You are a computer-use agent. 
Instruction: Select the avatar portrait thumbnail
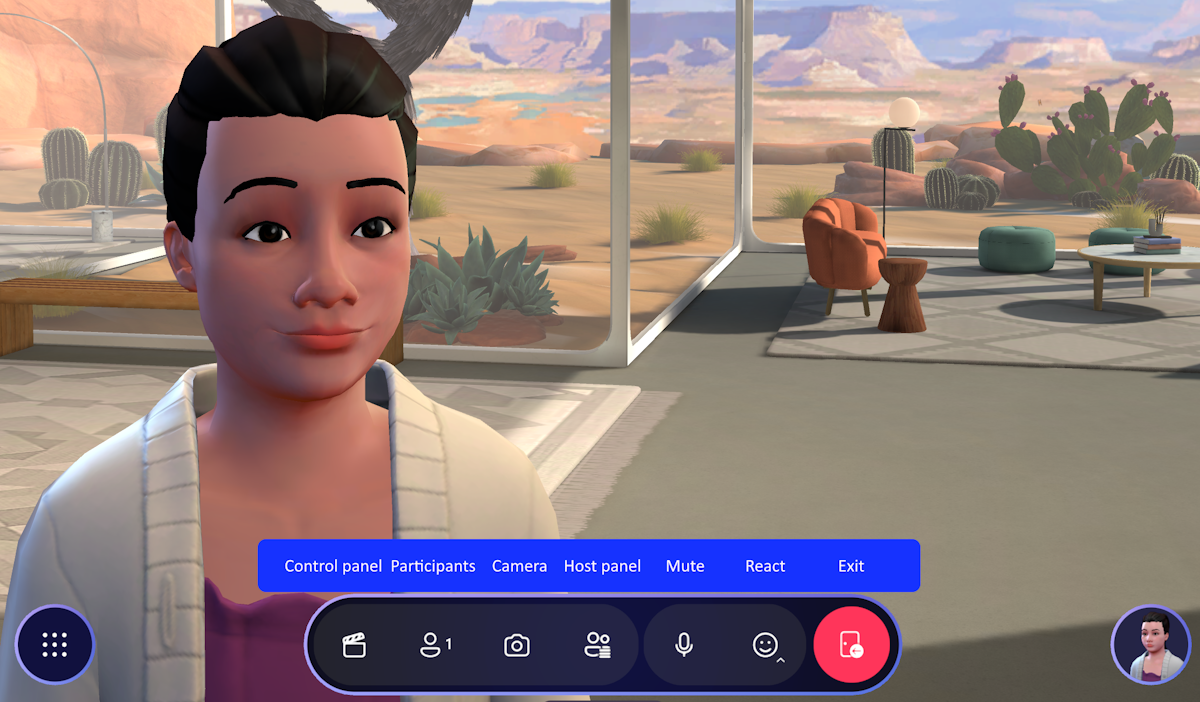click(1150, 645)
